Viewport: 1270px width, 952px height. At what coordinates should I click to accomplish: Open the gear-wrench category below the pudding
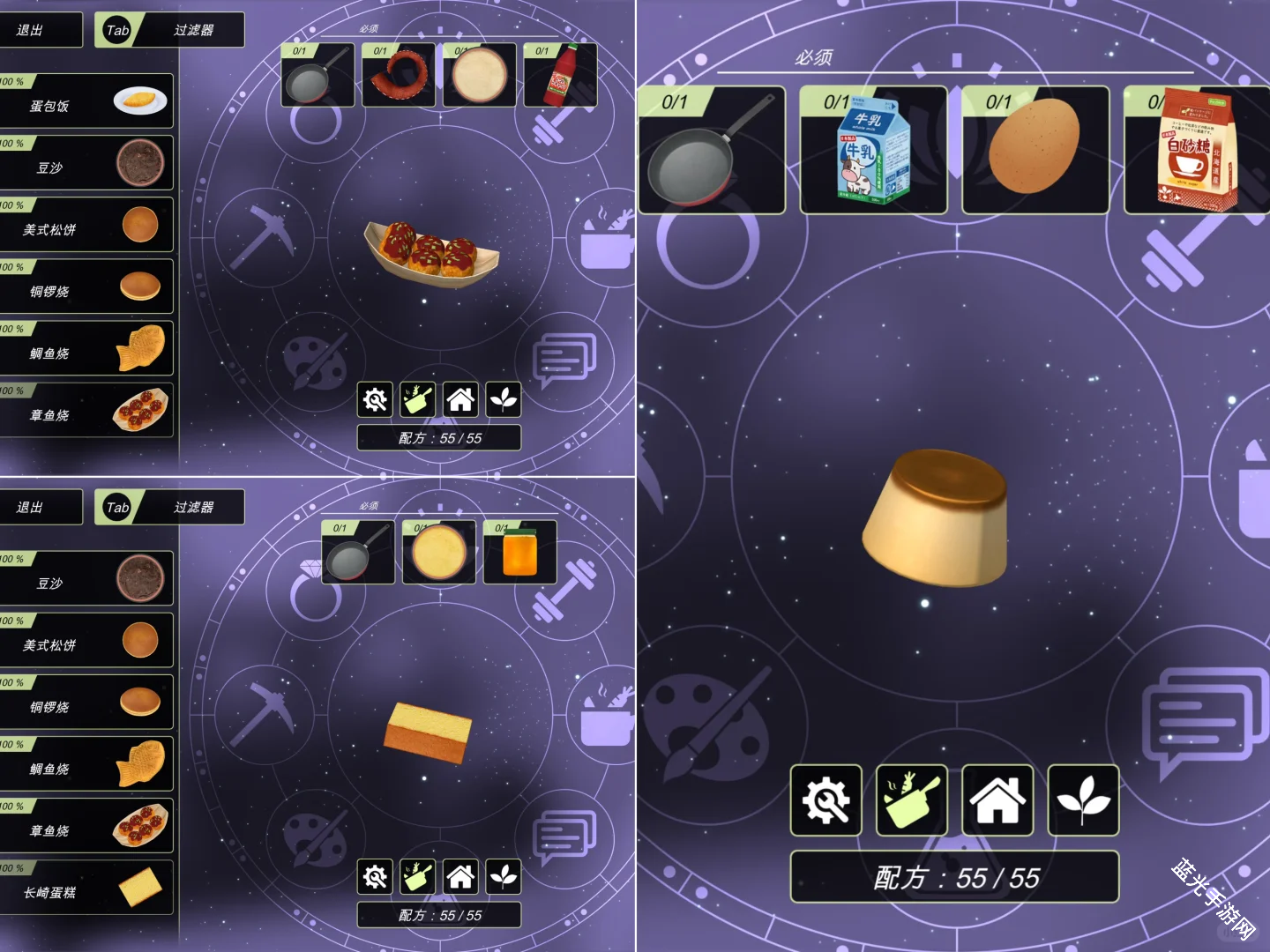[x=826, y=800]
